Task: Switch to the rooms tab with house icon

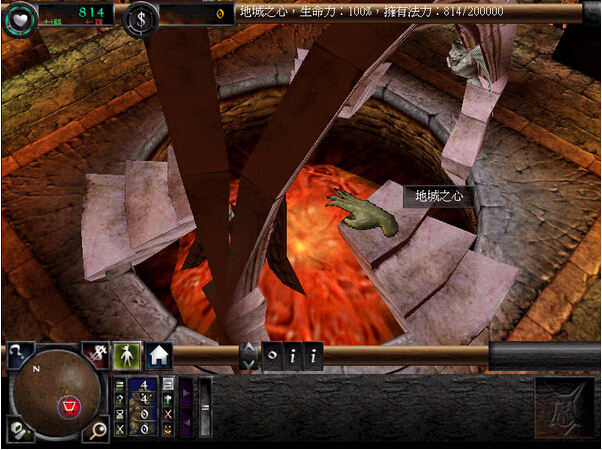Action: coord(159,355)
